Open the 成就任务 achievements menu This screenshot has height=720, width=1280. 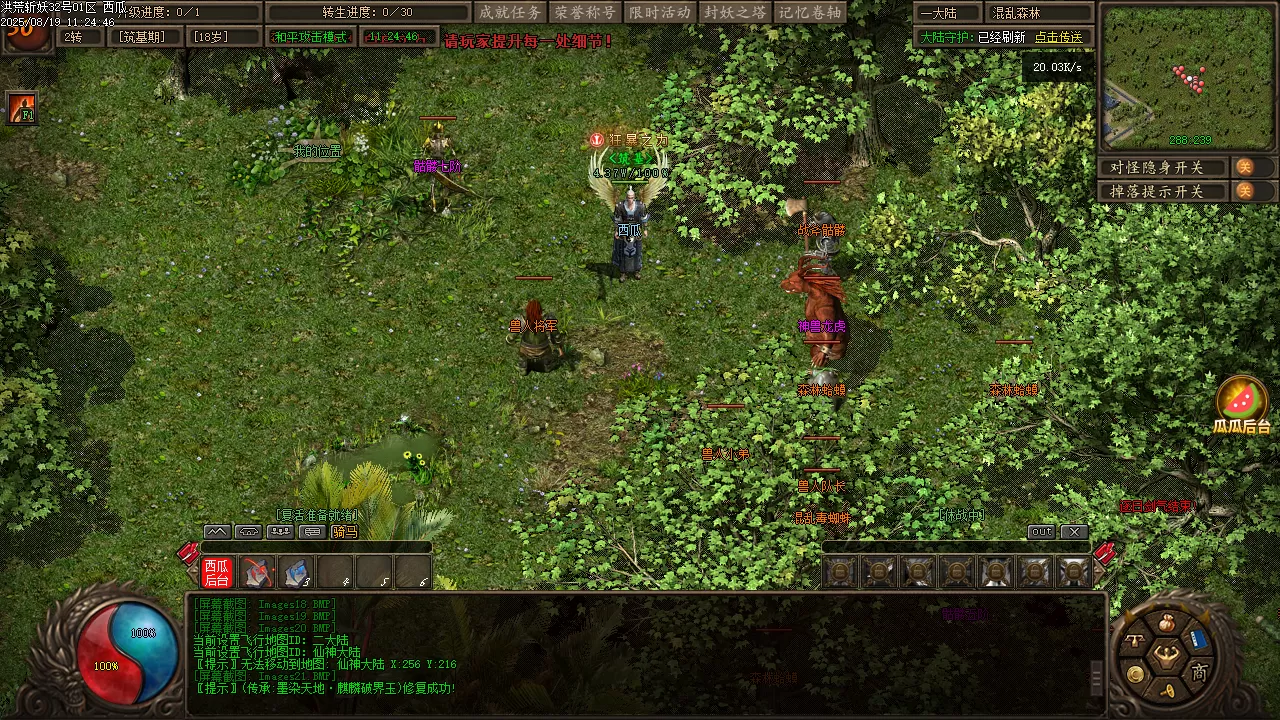pyautogui.click(x=510, y=12)
